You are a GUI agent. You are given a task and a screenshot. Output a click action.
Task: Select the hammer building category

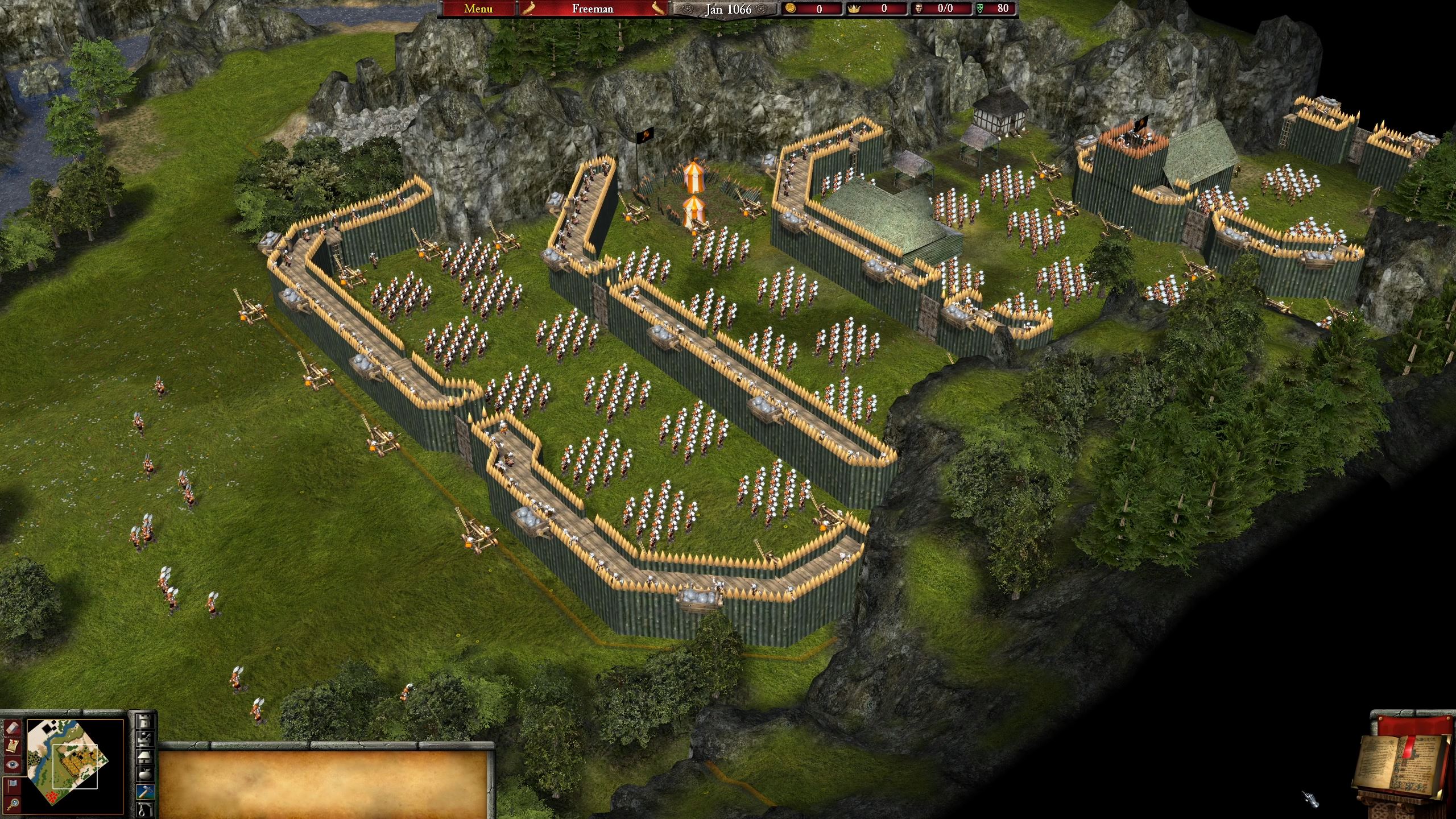pyautogui.click(x=146, y=791)
